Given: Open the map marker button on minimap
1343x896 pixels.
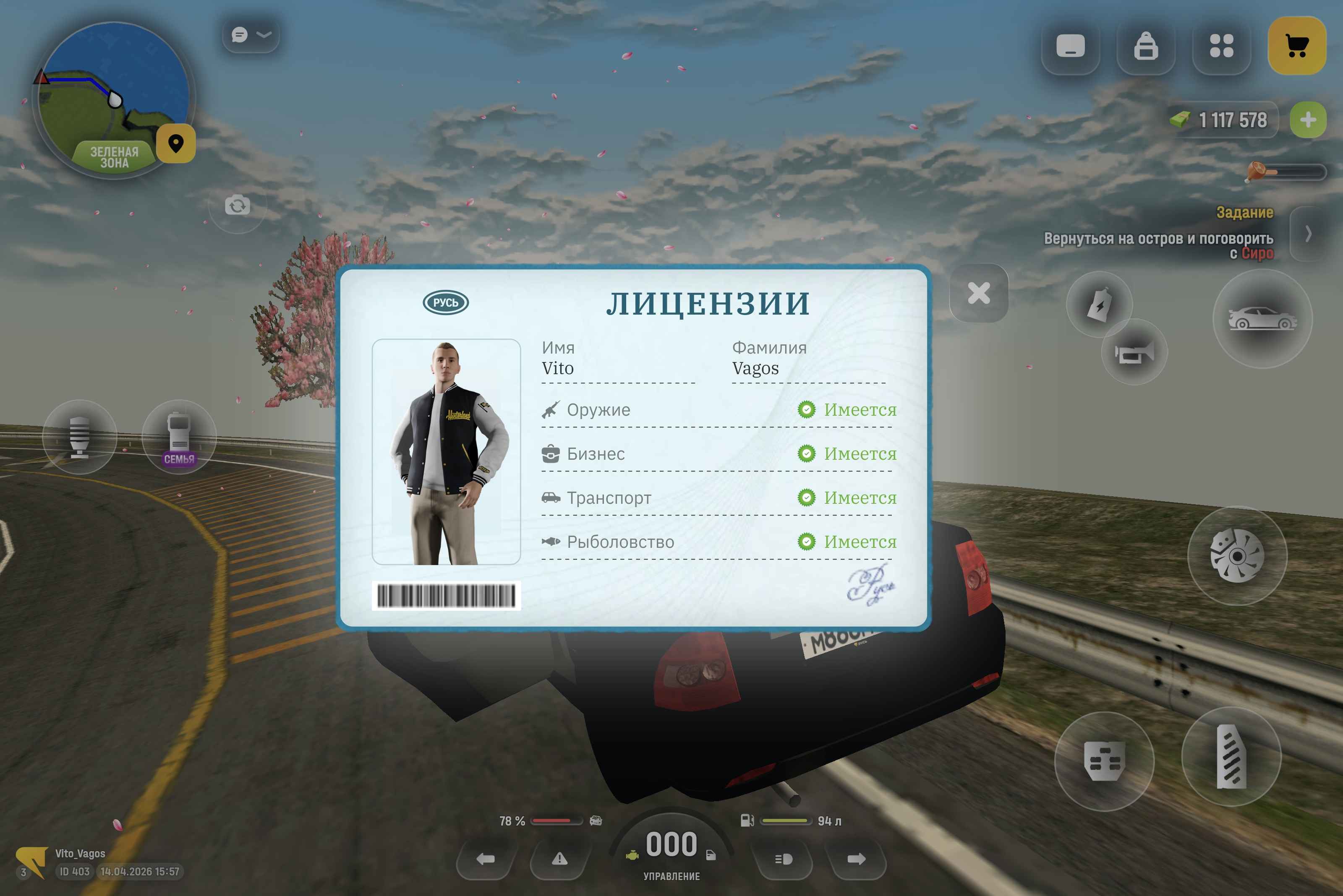Looking at the screenshot, I should pyautogui.click(x=176, y=143).
